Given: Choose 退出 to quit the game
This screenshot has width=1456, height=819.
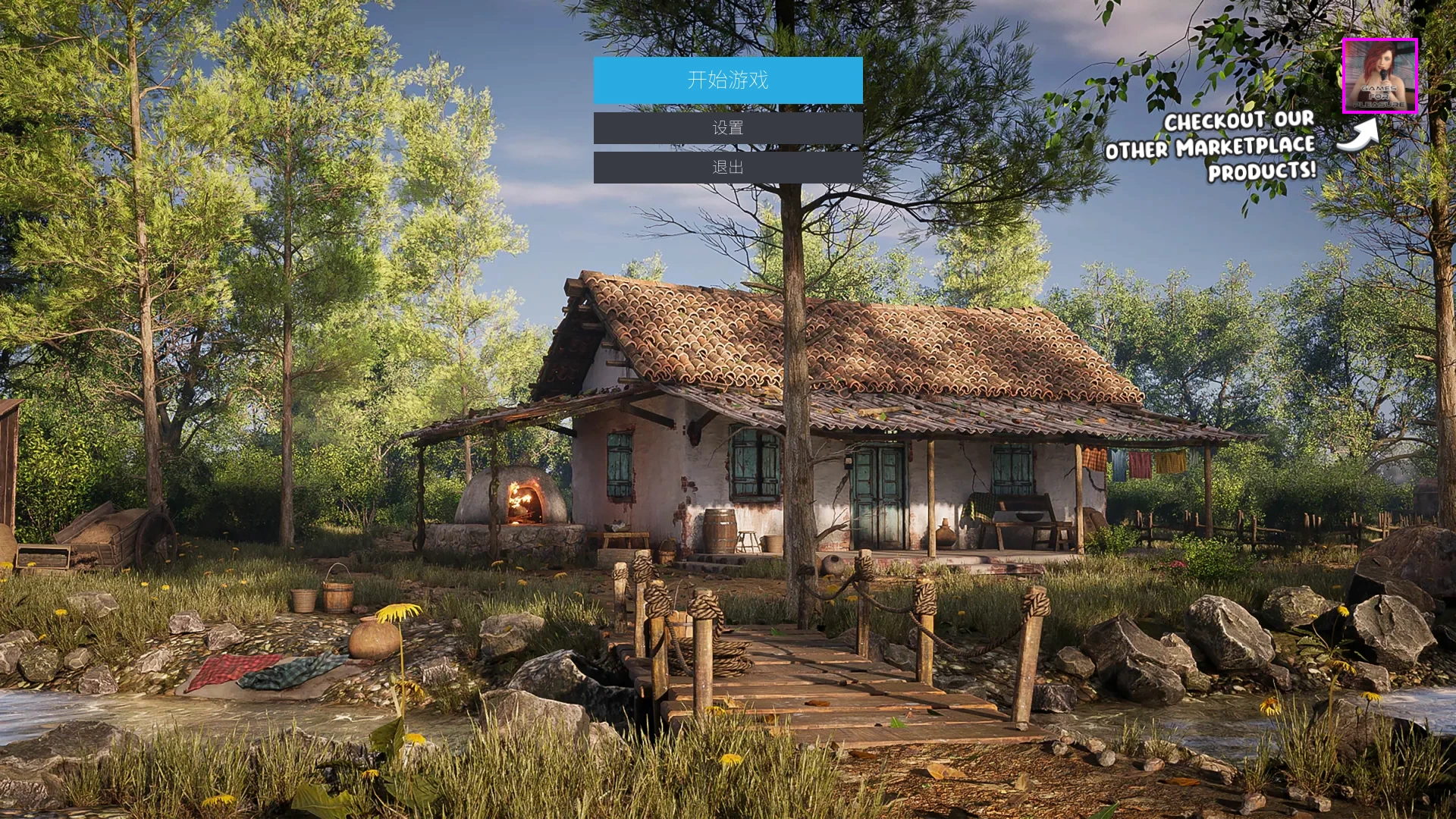Looking at the screenshot, I should click(x=728, y=168).
